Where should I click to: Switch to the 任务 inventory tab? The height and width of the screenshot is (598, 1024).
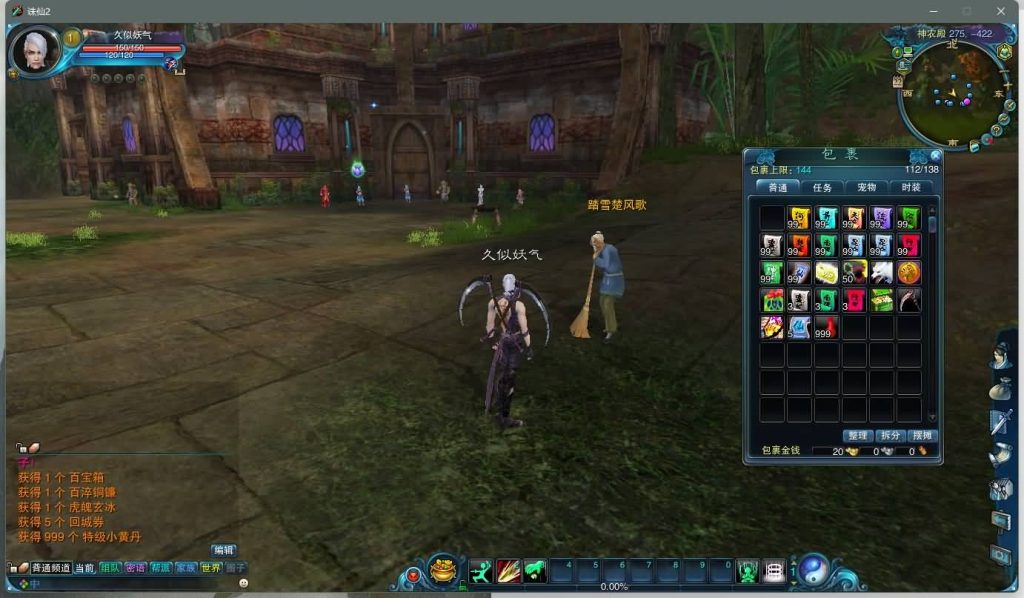[822, 187]
